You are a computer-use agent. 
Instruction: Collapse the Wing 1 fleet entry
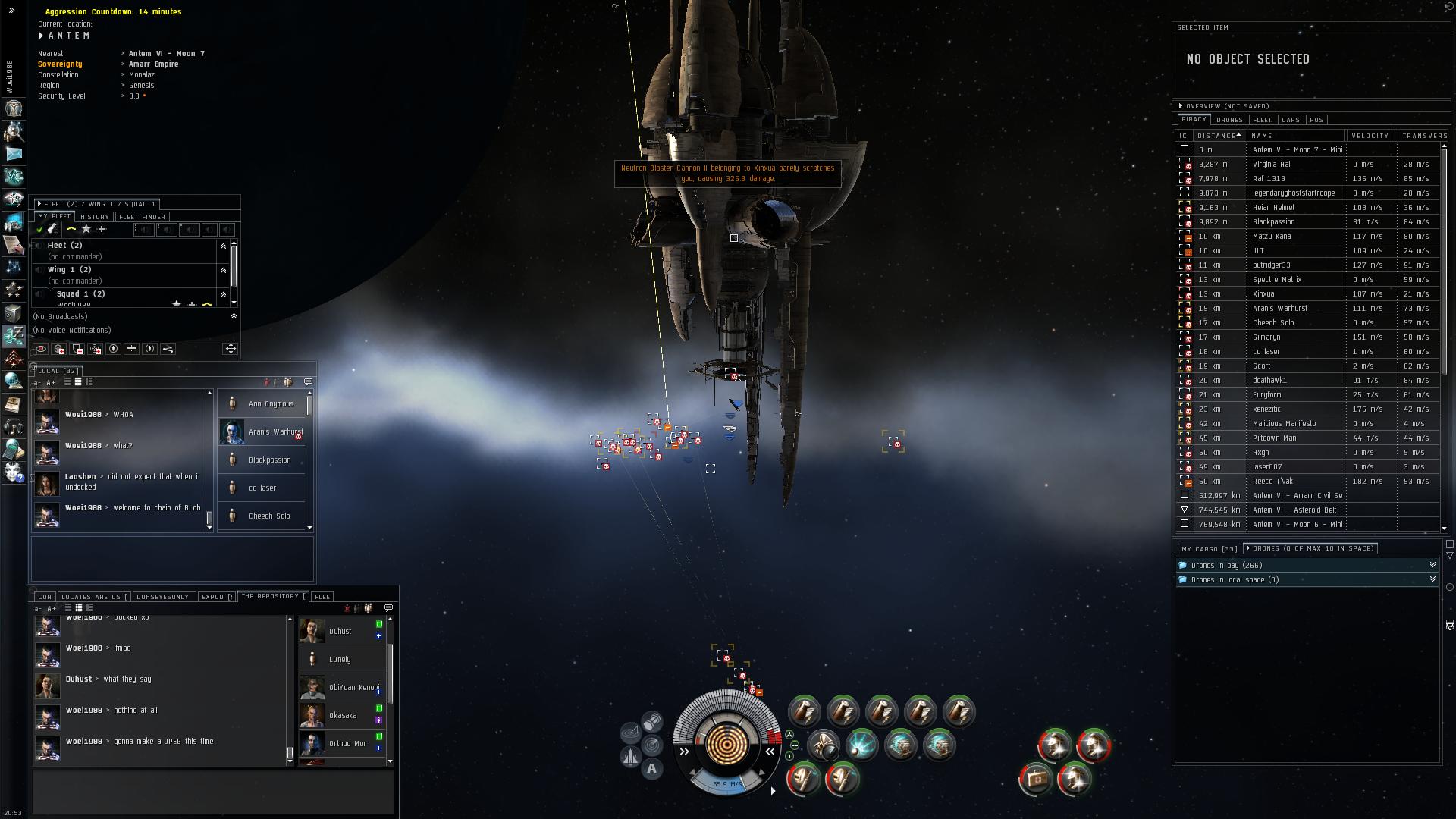click(x=223, y=270)
